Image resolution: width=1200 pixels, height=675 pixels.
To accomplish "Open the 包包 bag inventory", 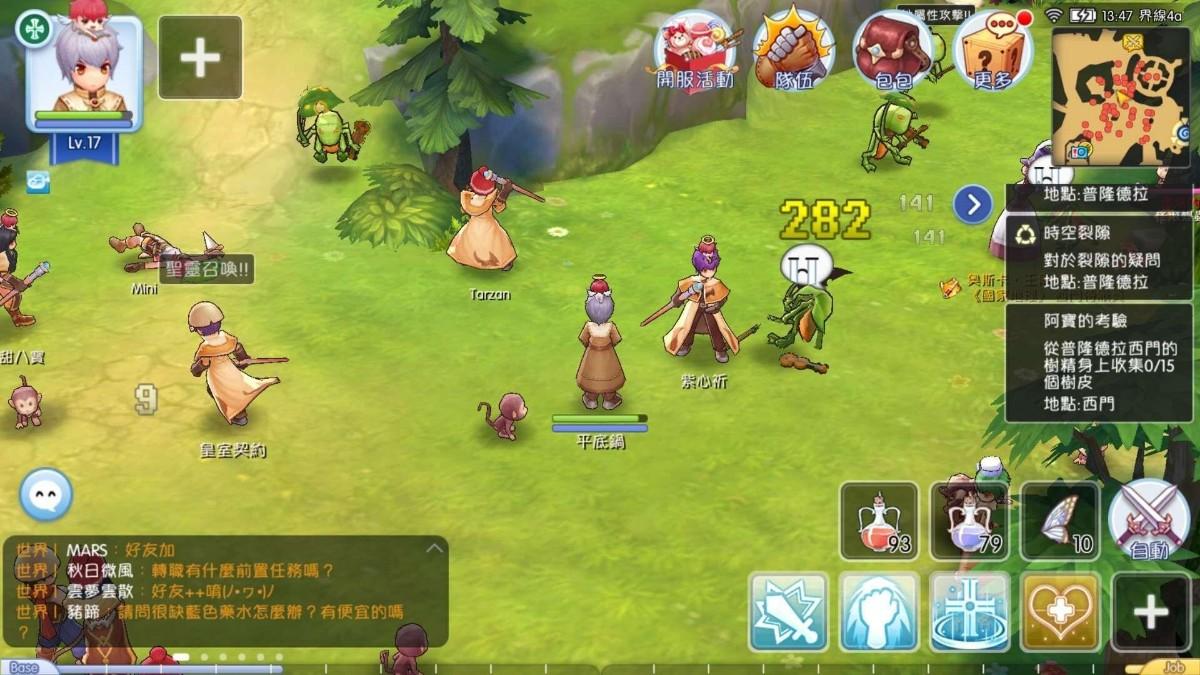I will pos(892,50).
